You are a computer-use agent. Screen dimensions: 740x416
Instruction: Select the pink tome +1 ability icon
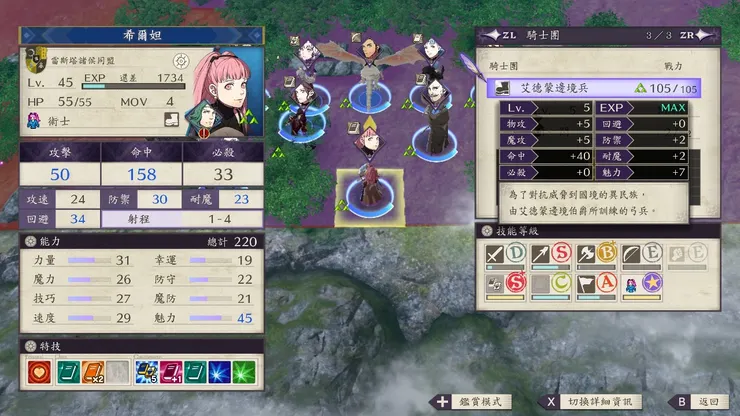173,372
